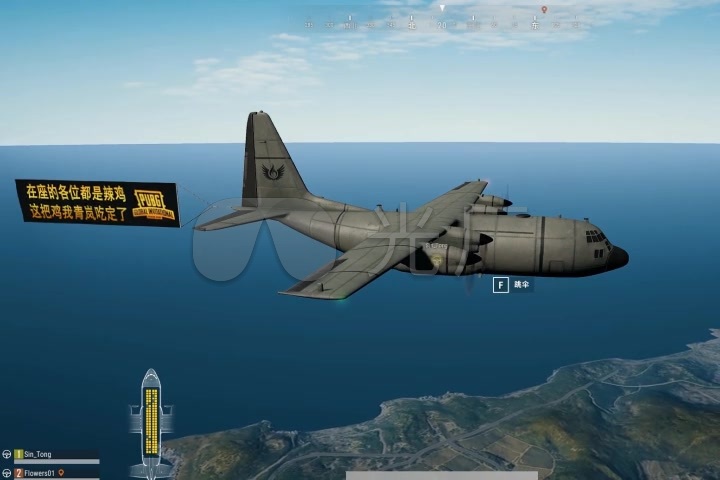This screenshot has height=480, width=720.
Task: Click the plane seat occupancy diagram
Action: point(151,417)
